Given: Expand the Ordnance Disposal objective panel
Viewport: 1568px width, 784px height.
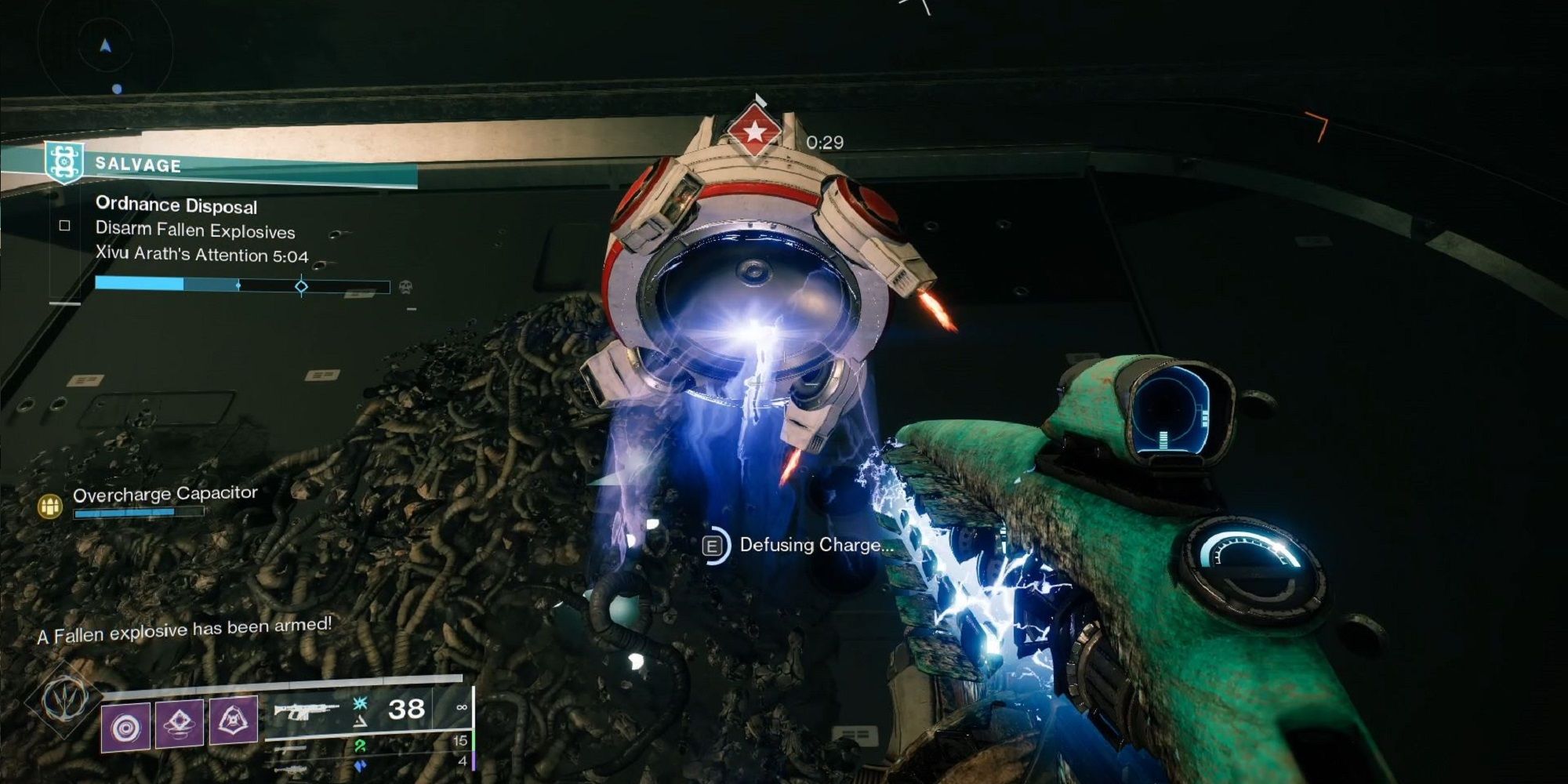Looking at the screenshot, I should pyautogui.click(x=176, y=207).
